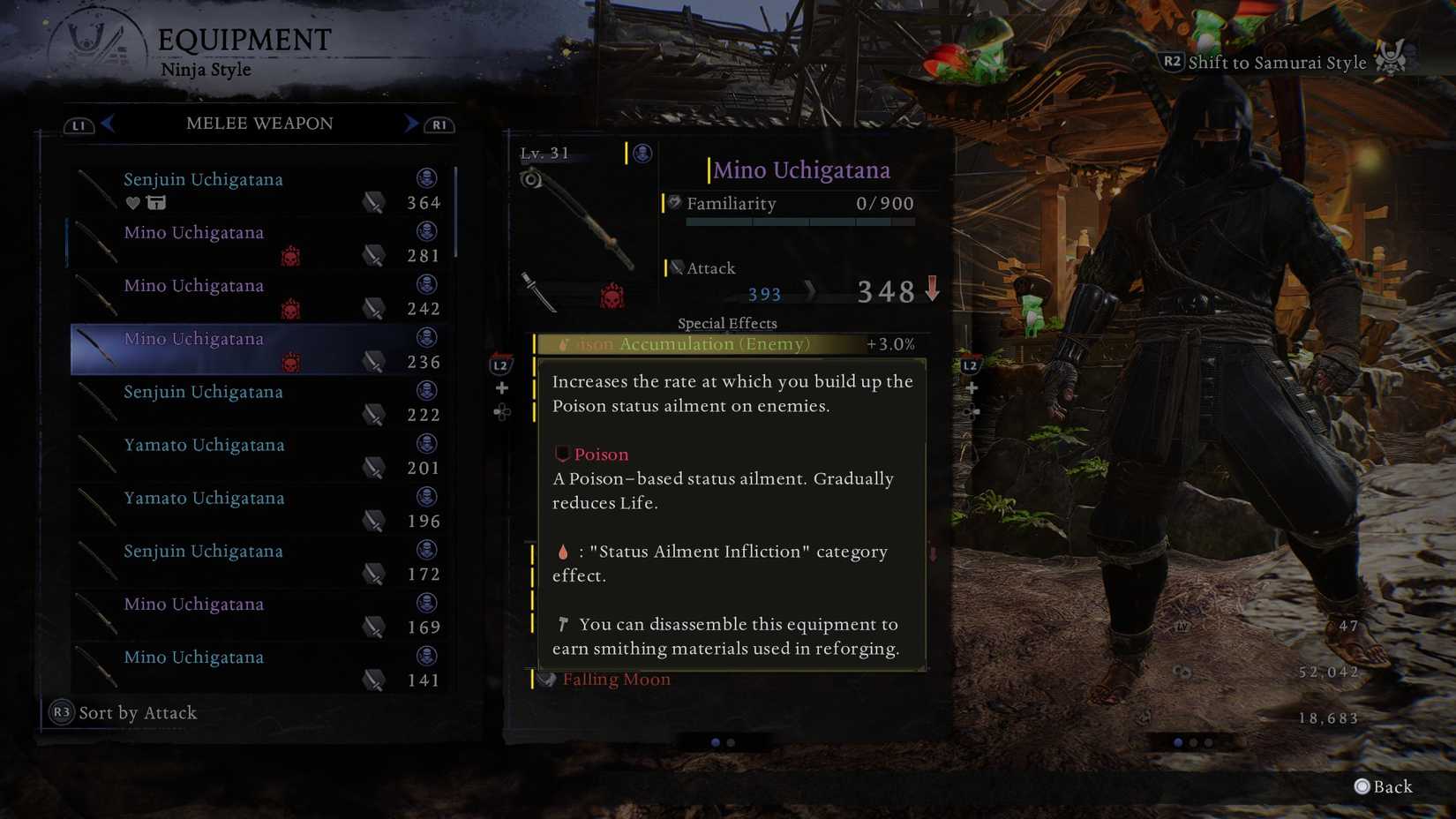Click the left arrow beside Melee Weapon header
1456x819 pixels.
[x=108, y=124]
